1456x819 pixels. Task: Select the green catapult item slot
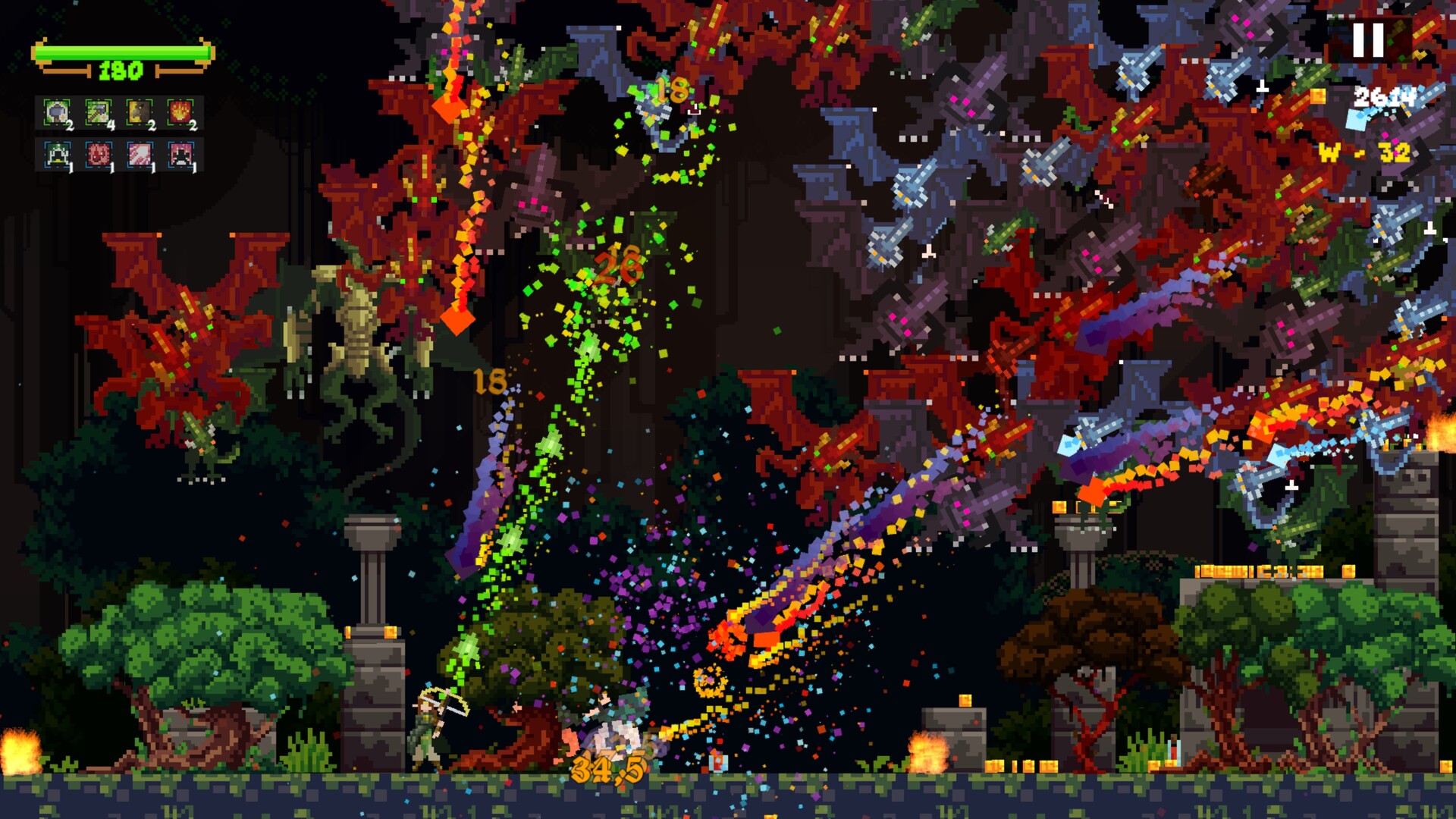[x=57, y=153]
